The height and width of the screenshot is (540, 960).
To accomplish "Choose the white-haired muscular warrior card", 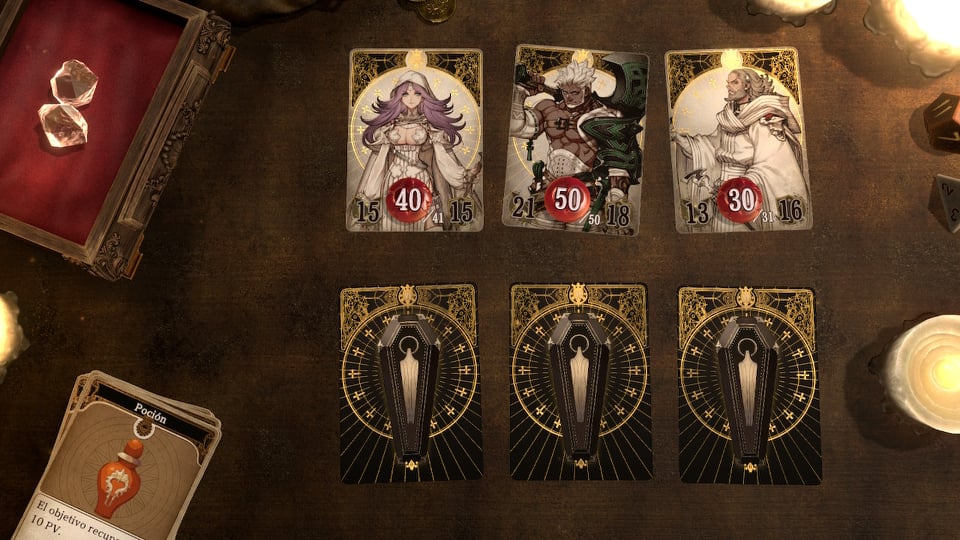I will coord(574,140).
